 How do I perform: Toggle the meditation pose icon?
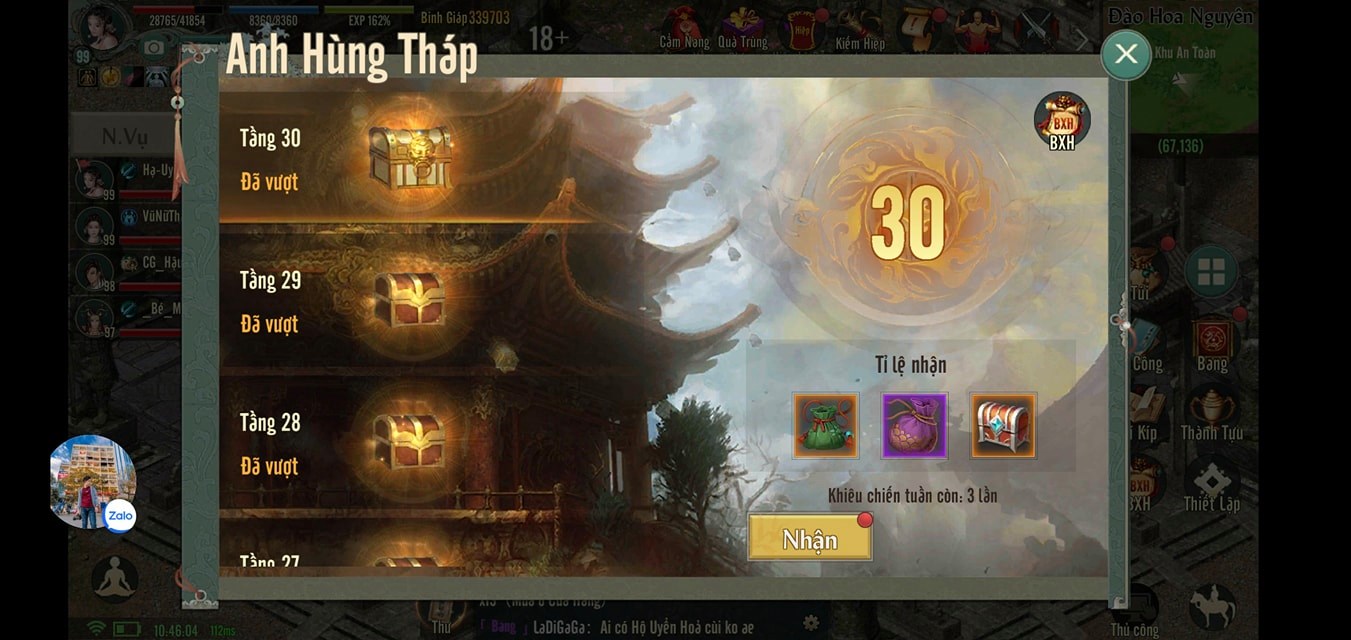(115, 578)
